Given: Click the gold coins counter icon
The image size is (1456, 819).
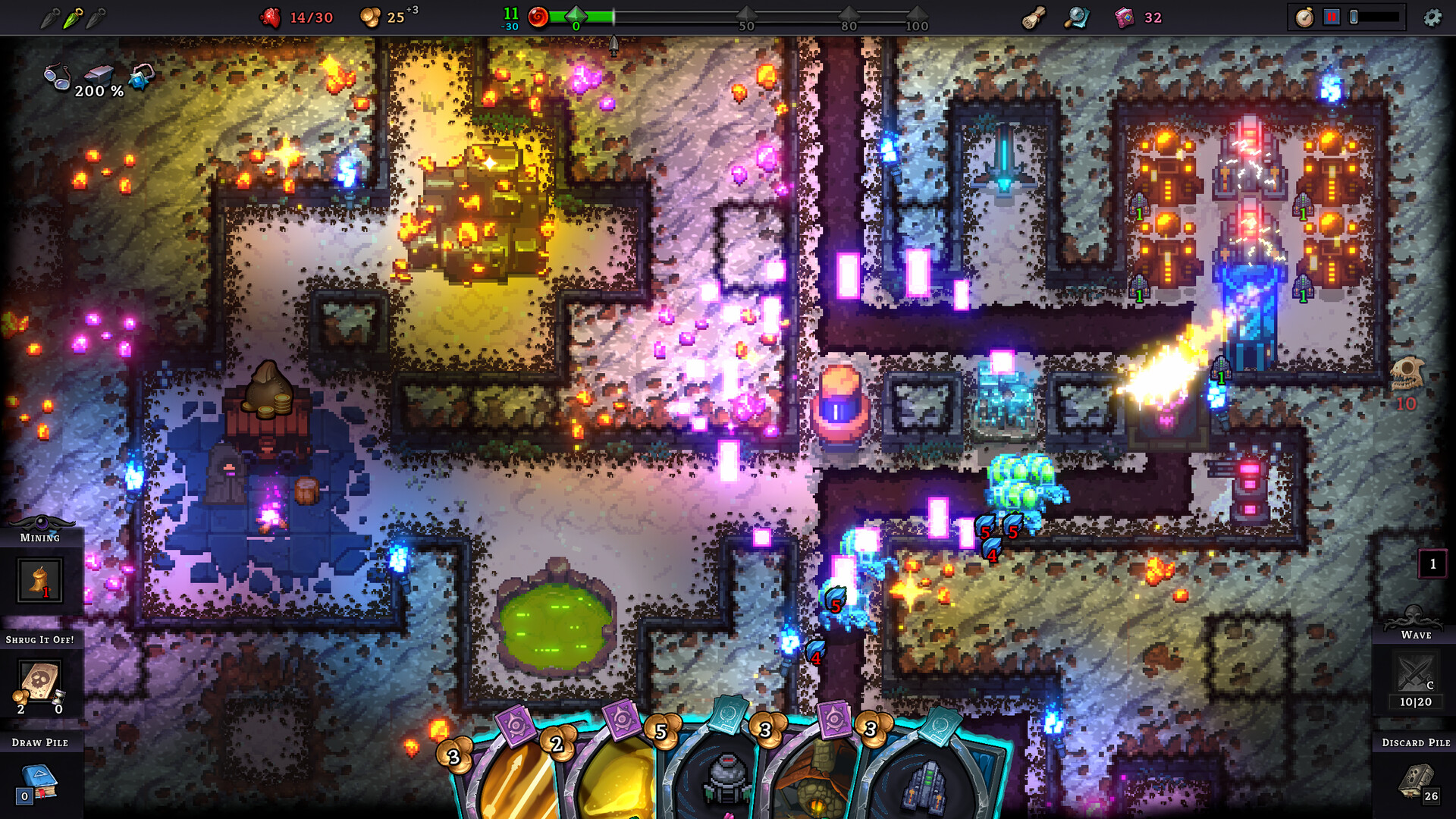Looking at the screenshot, I should click(369, 17).
